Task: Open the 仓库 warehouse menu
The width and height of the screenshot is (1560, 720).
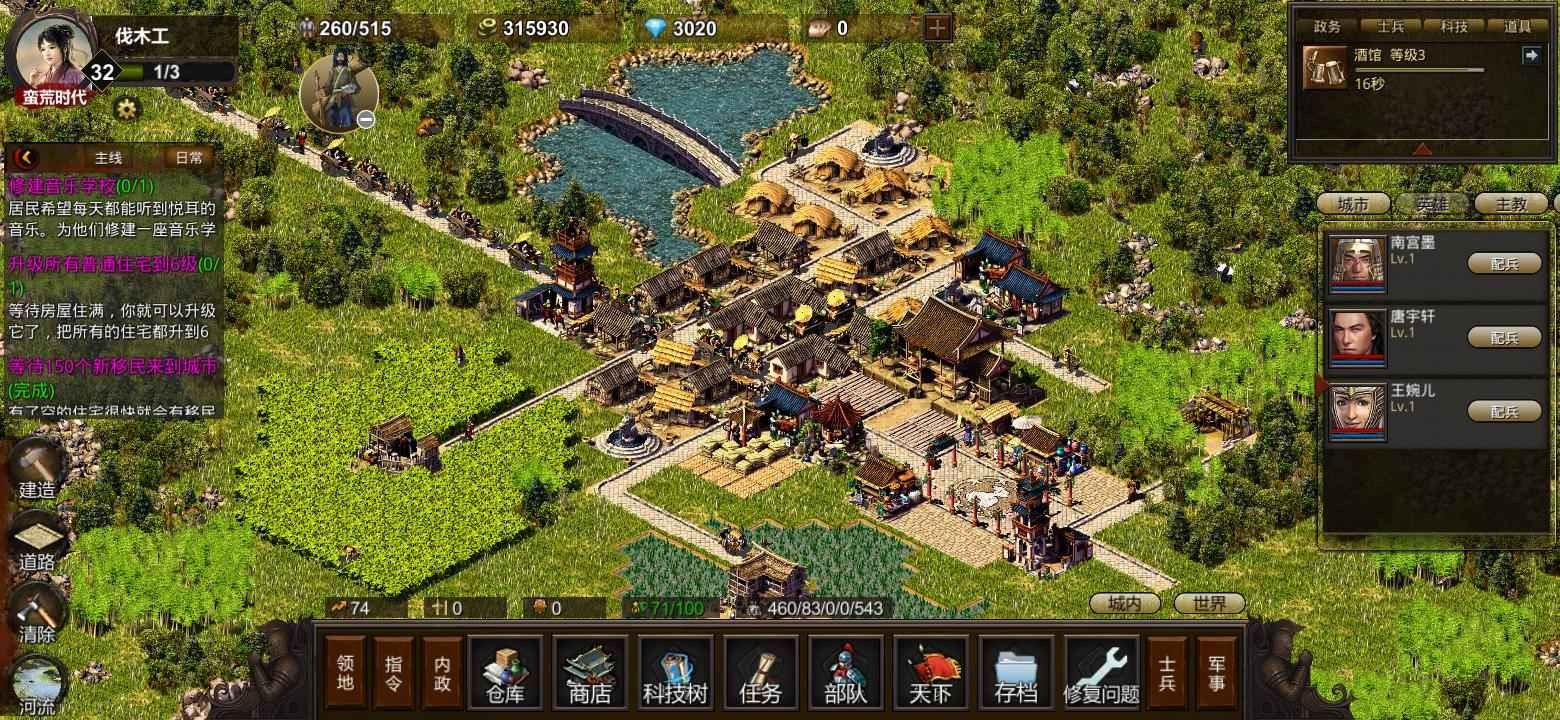Action: click(x=505, y=672)
